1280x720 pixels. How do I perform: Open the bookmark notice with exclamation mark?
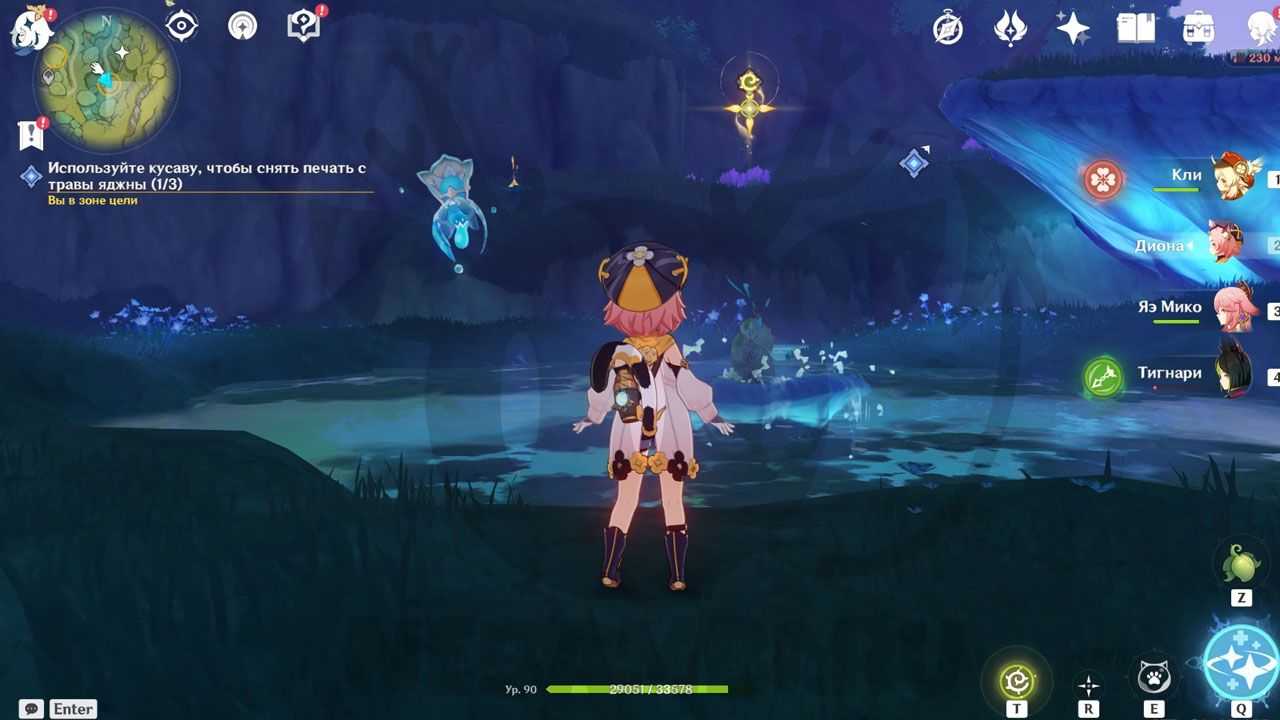(30, 134)
